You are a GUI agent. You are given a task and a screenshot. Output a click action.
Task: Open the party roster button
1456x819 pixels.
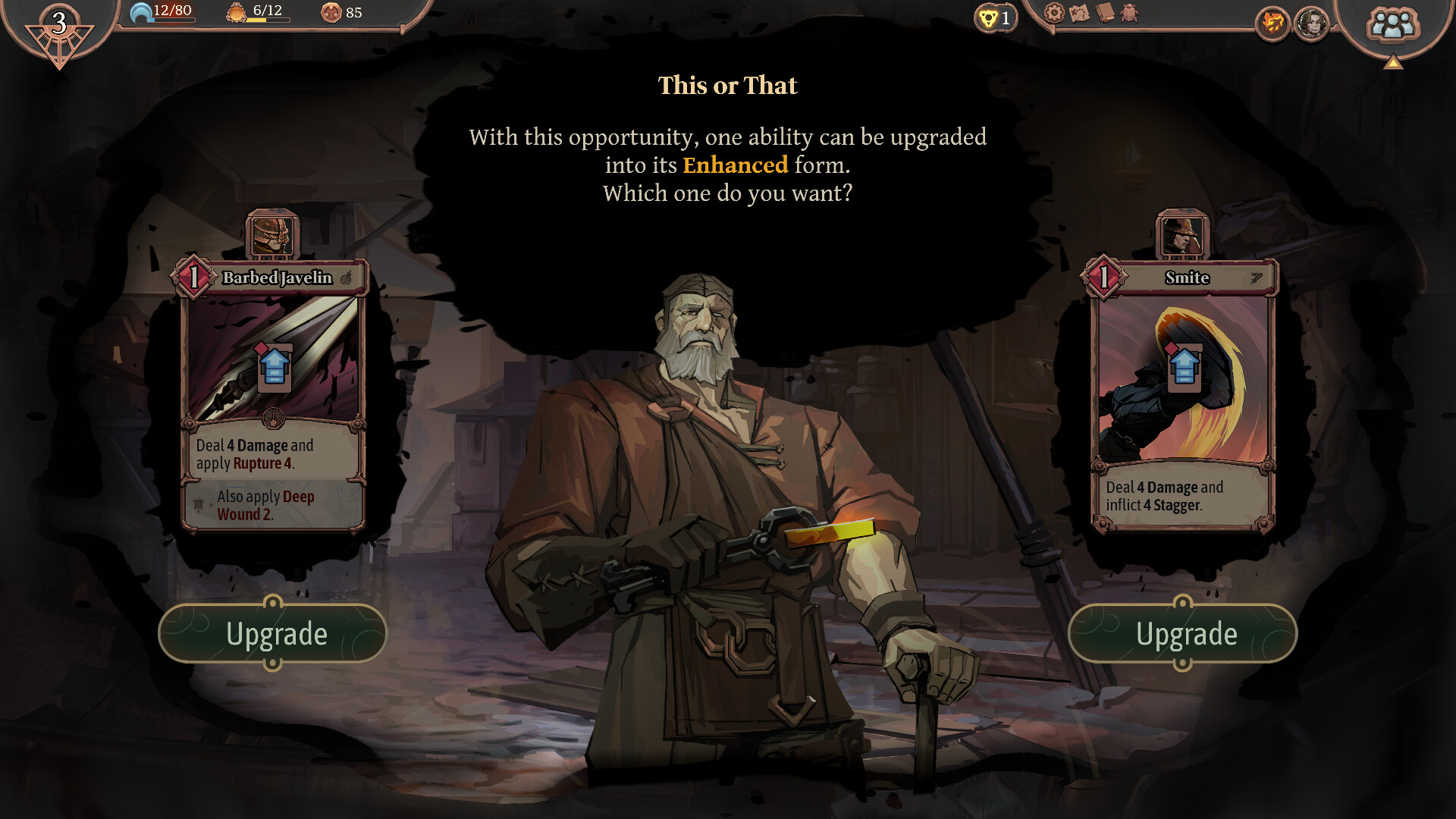[1392, 24]
